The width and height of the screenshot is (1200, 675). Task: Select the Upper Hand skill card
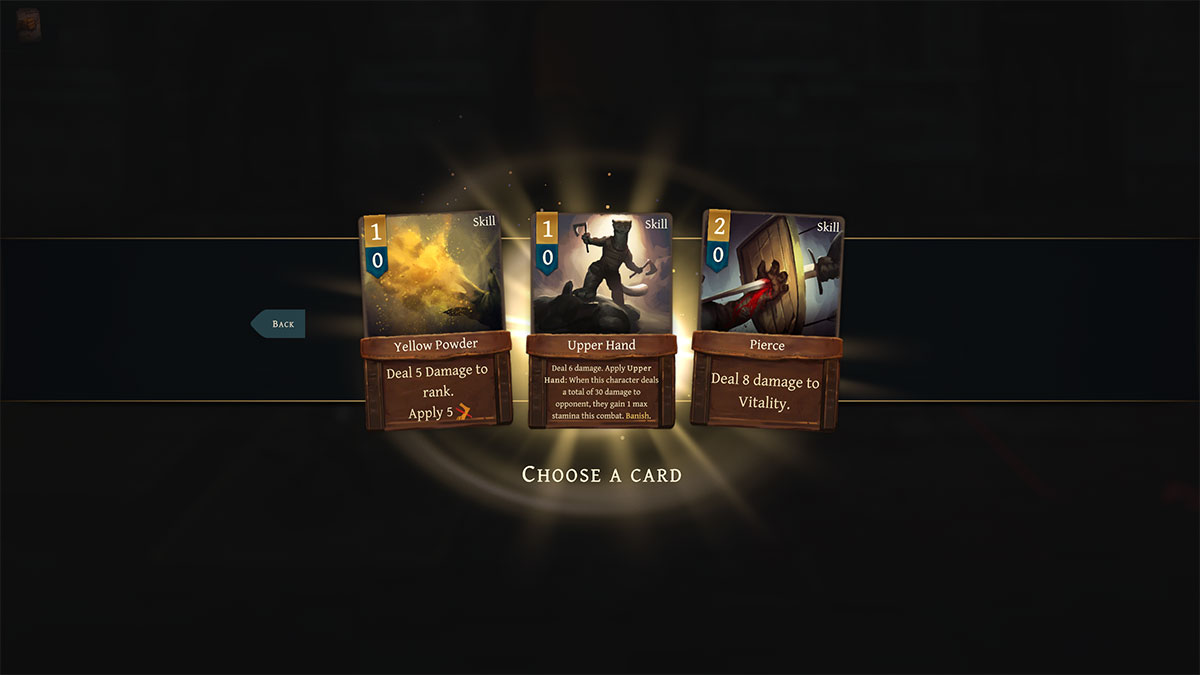click(601, 320)
